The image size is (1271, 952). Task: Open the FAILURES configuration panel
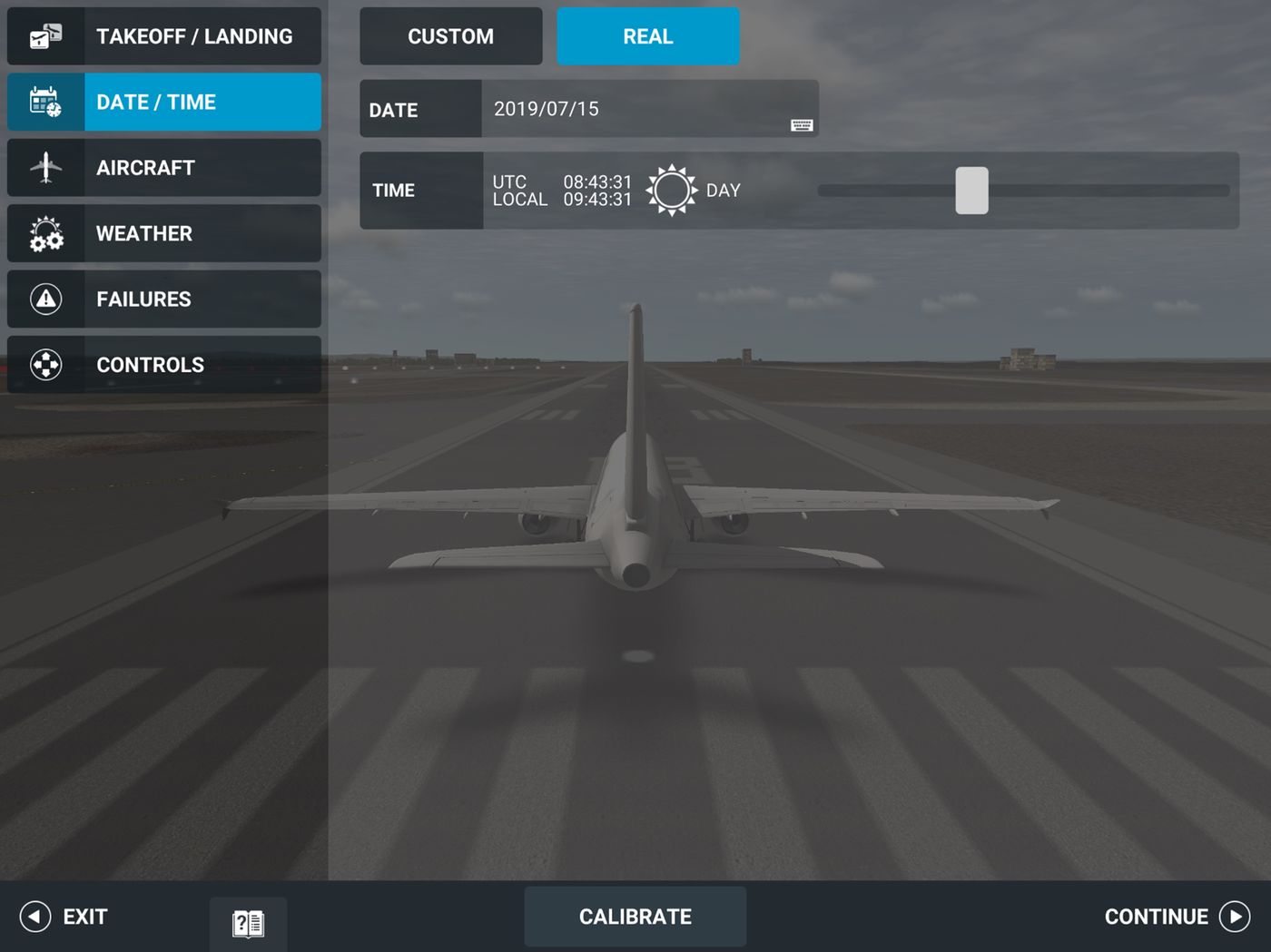(x=163, y=299)
